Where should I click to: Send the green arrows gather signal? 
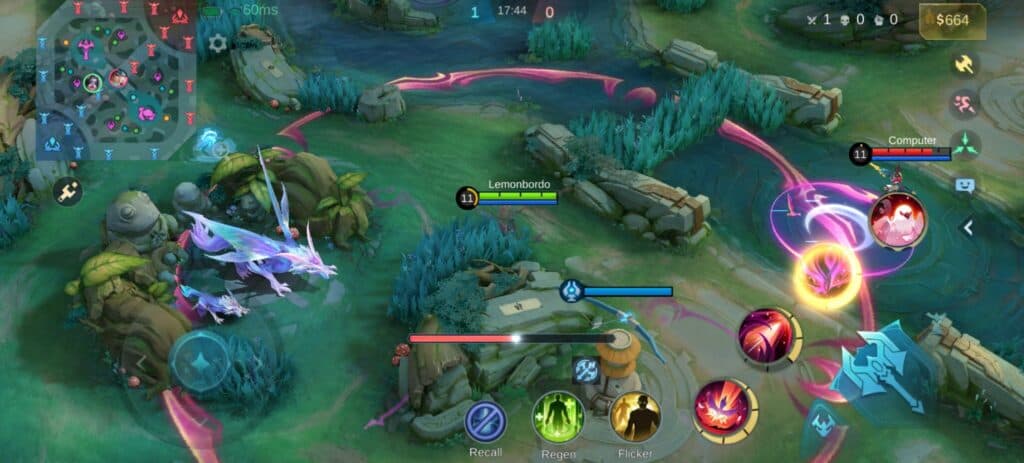click(965, 145)
